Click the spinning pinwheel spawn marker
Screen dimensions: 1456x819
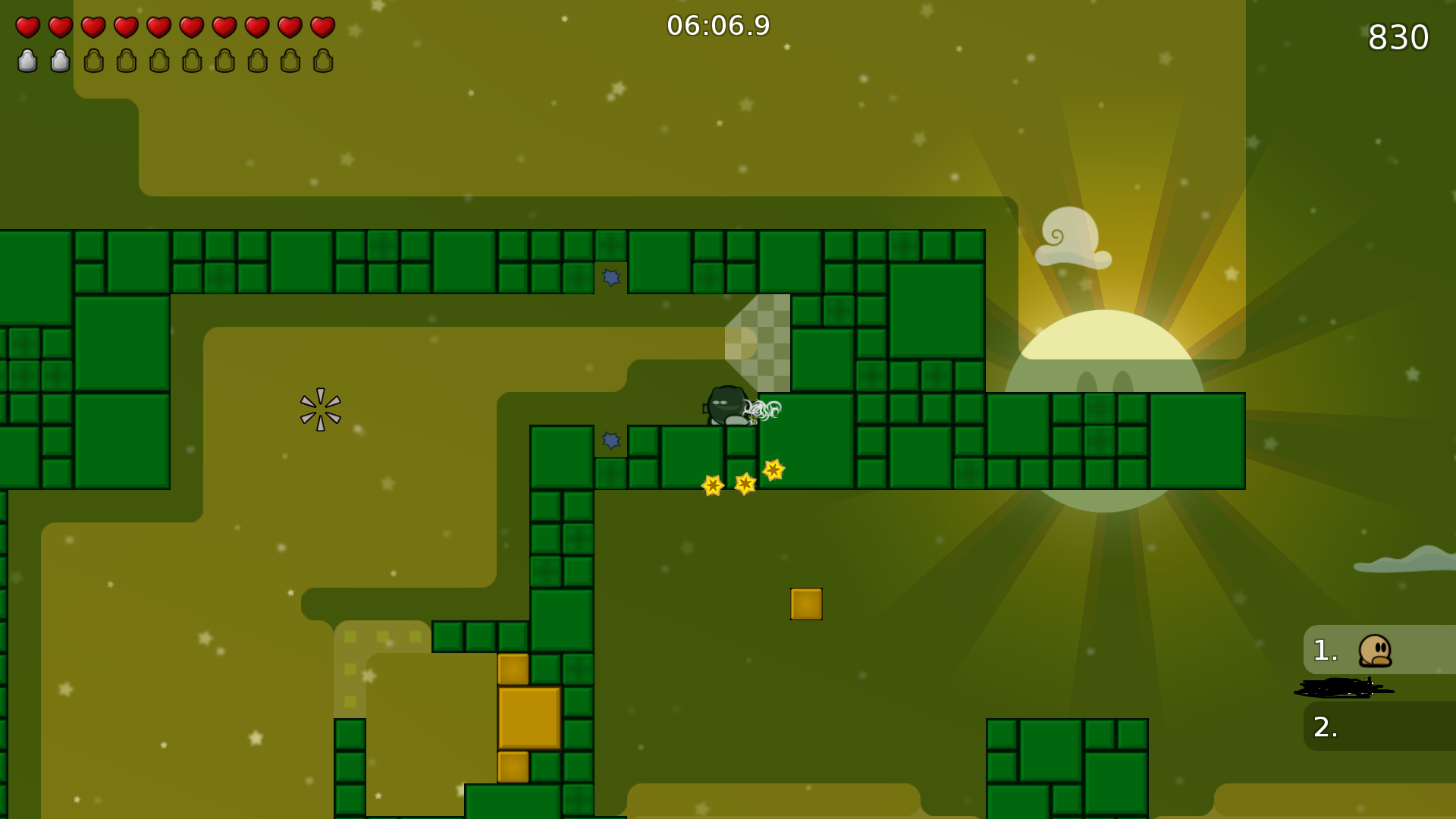[x=320, y=409]
